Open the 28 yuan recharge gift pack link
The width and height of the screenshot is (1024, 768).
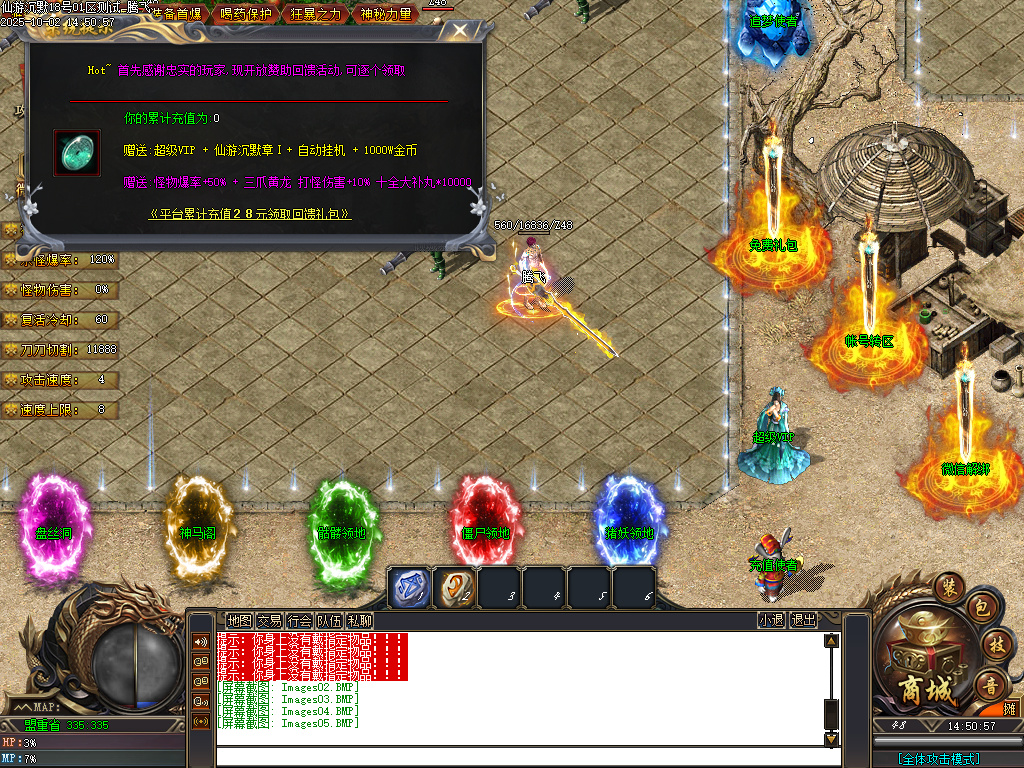tap(250, 213)
